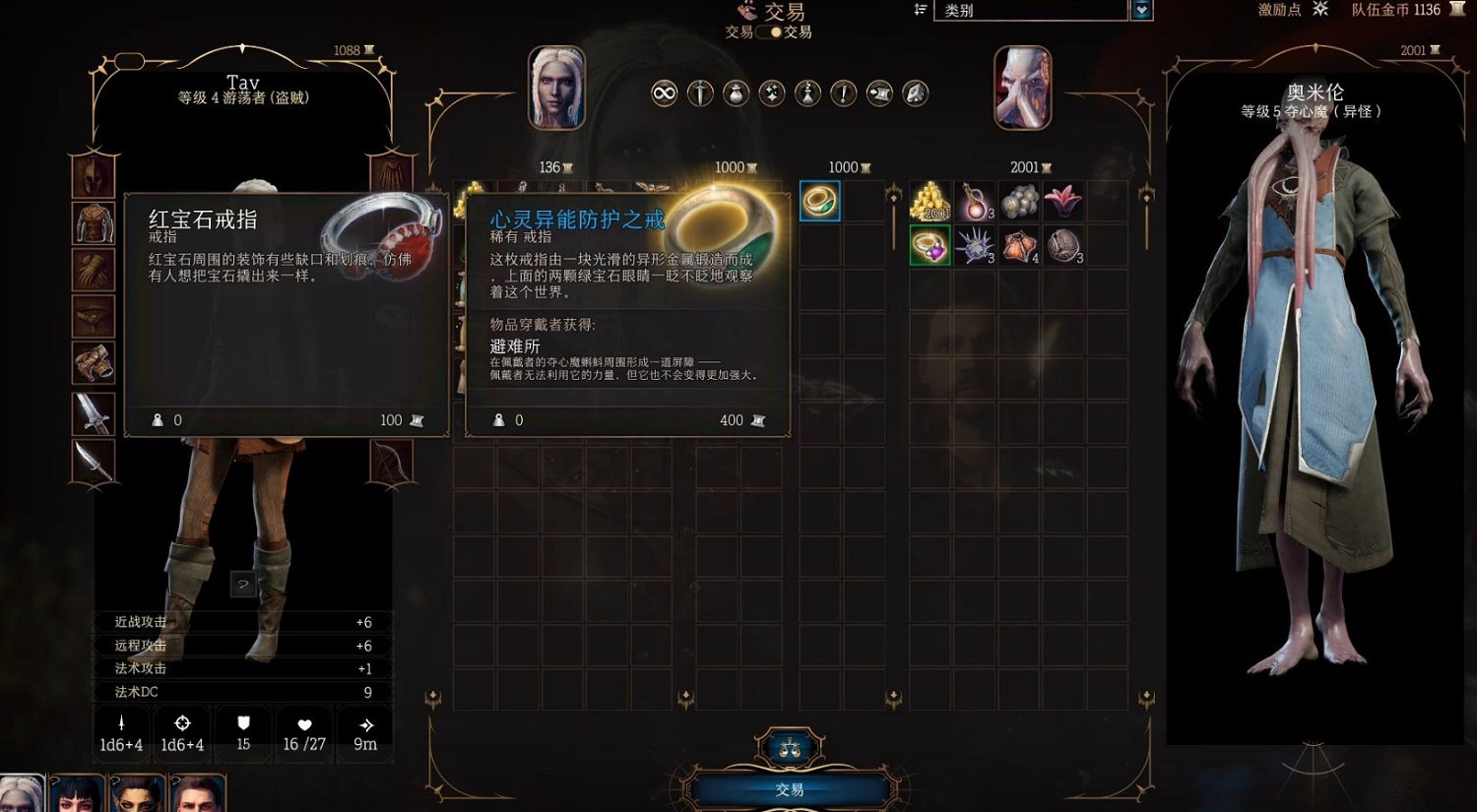Select the gemstone filter icon
Image resolution: width=1477 pixels, height=812 pixels.
tap(915, 93)
